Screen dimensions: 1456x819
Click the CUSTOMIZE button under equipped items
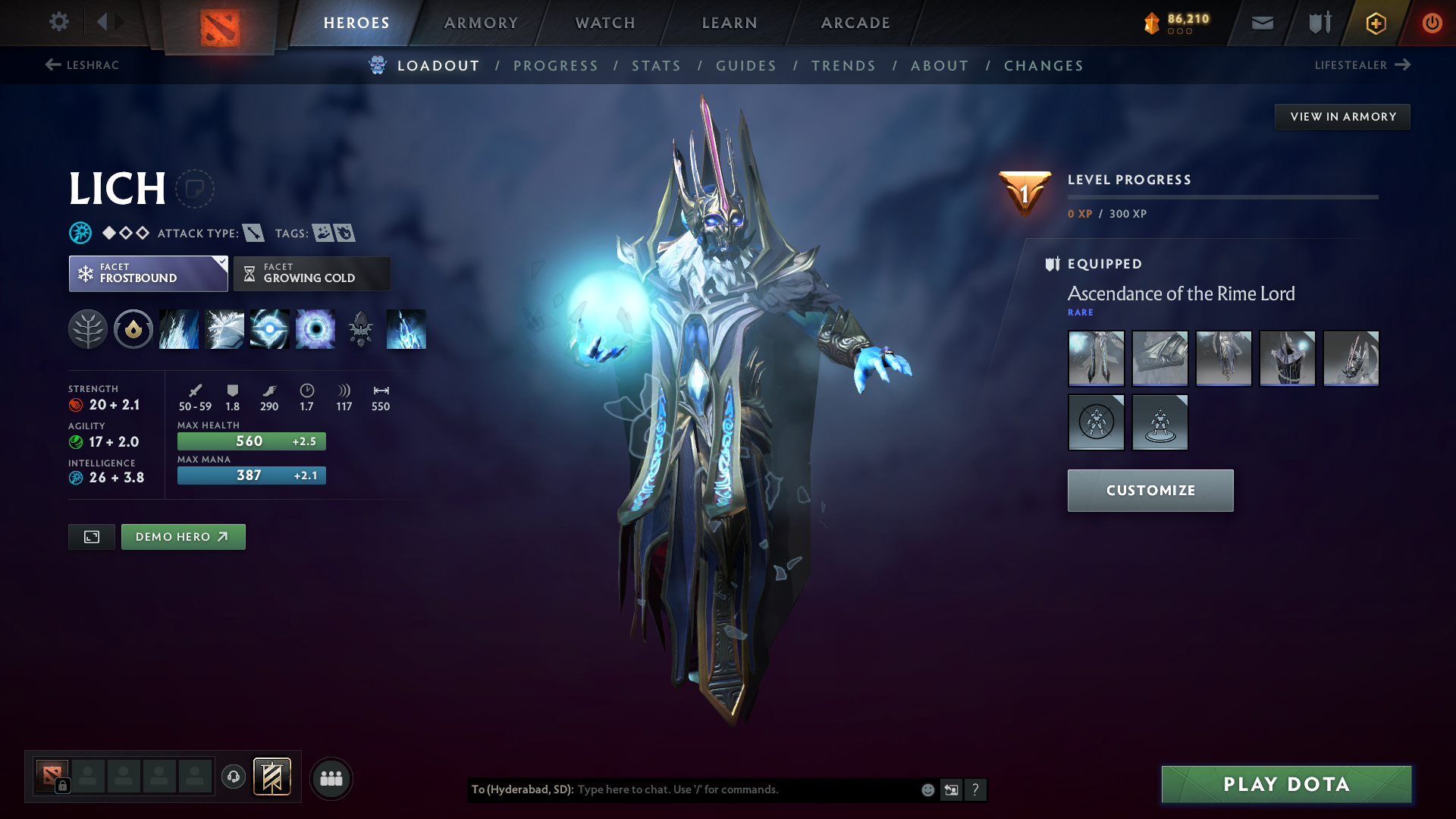click(x=1150, y=490)
